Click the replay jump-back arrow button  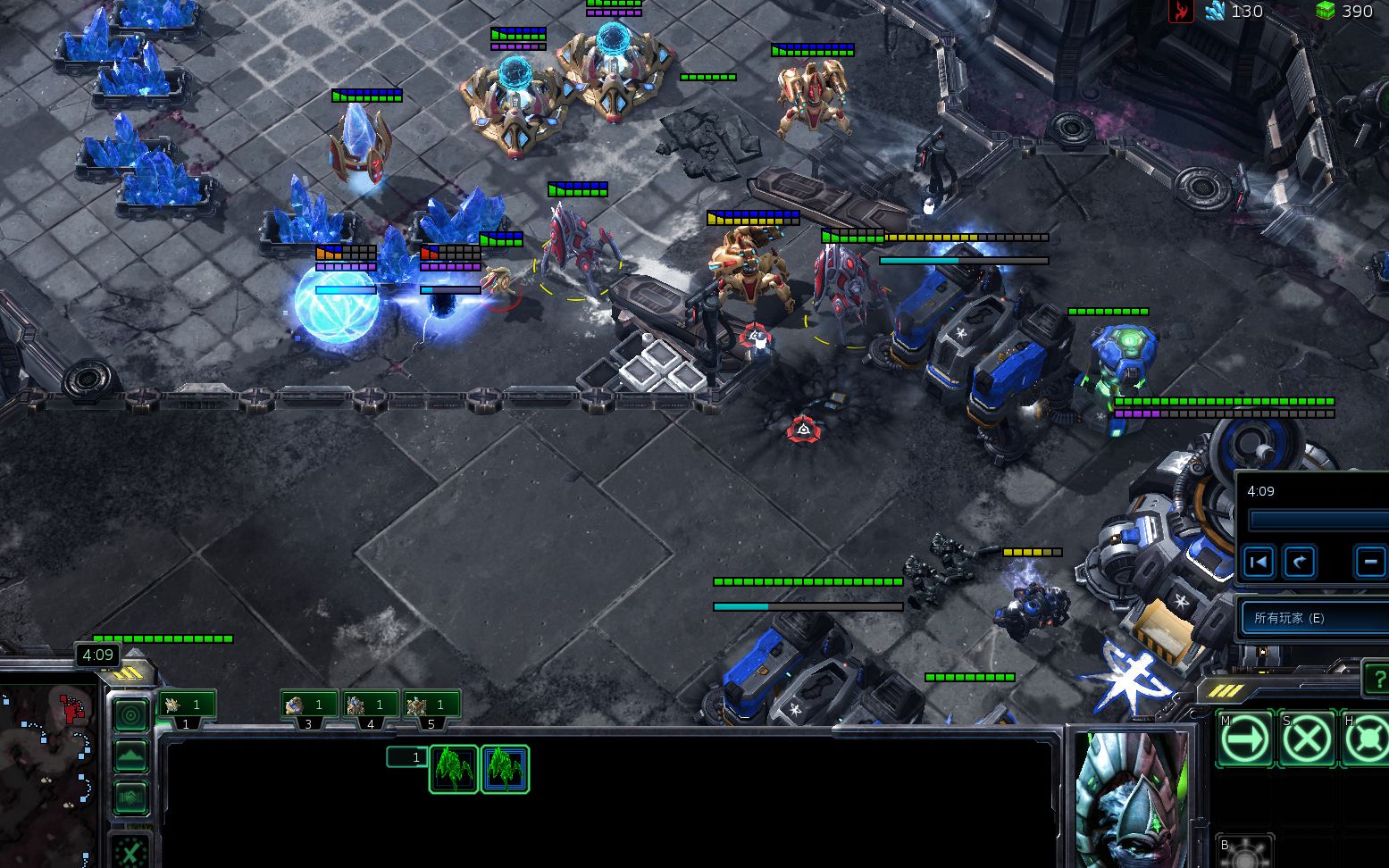point(1300,562)
